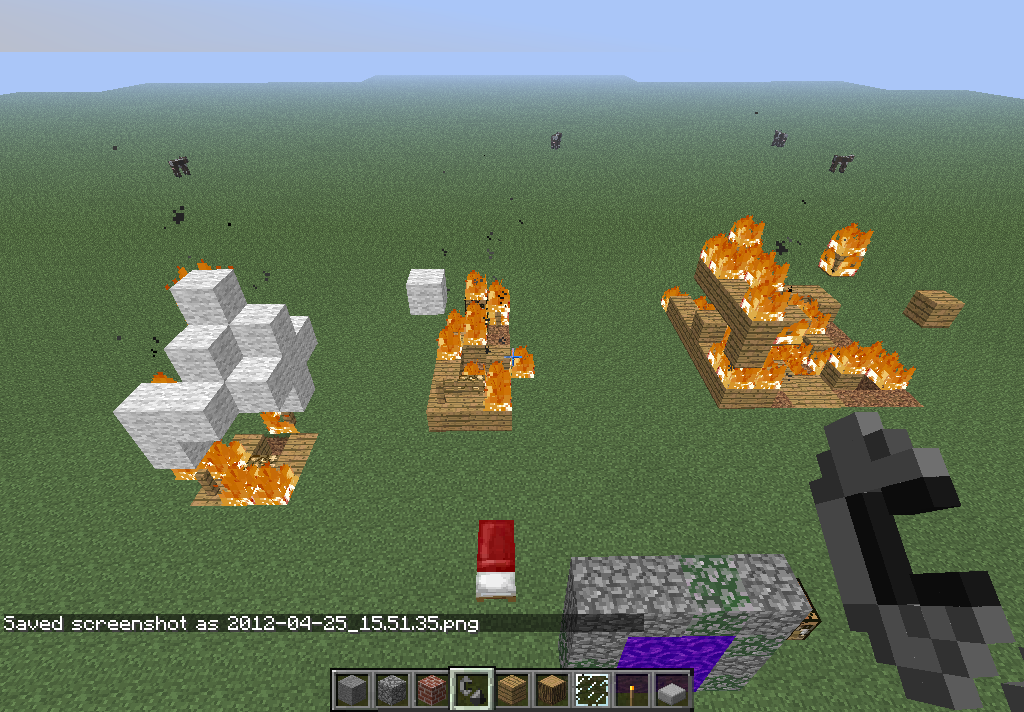Select the smooth stone block slot

coord(351,689)
